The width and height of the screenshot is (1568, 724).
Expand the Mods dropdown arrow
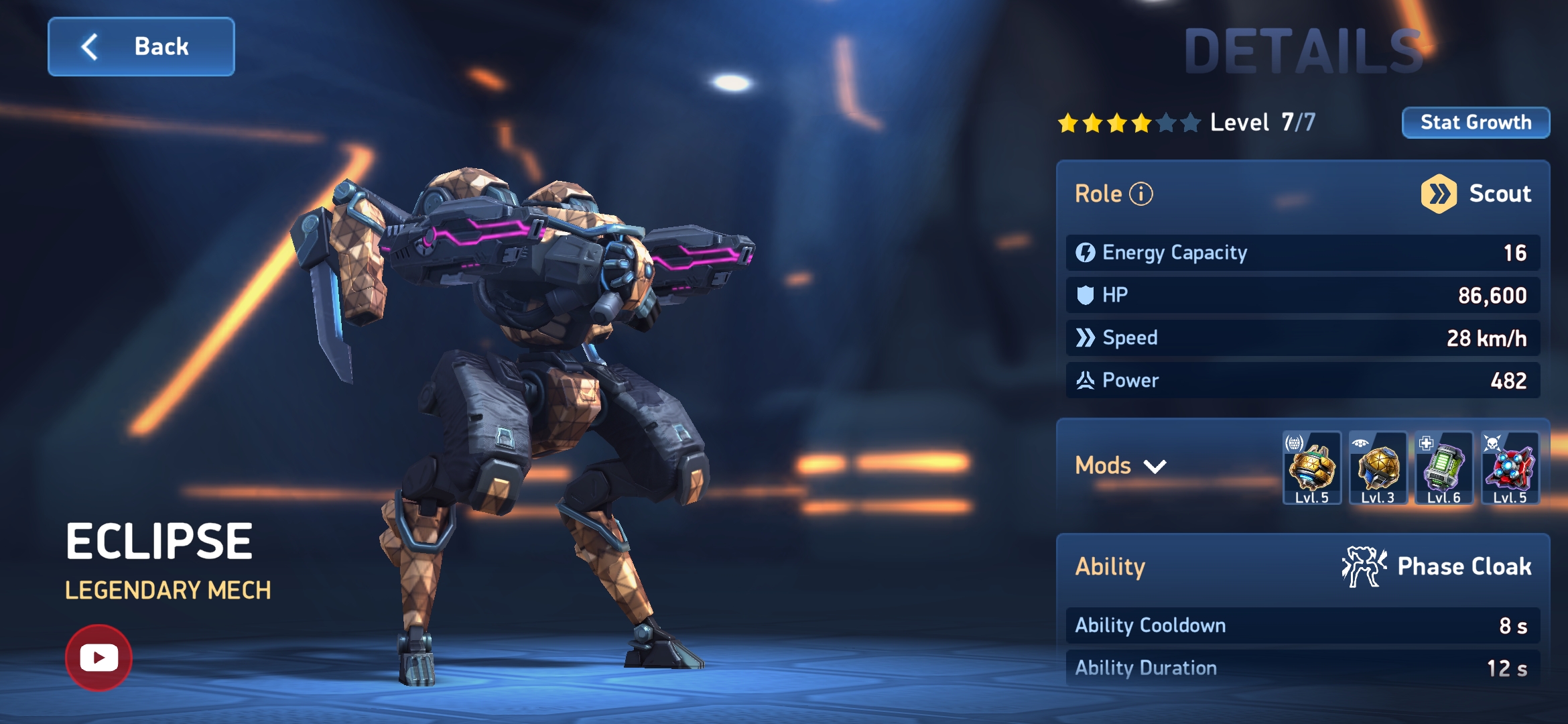1155,467
